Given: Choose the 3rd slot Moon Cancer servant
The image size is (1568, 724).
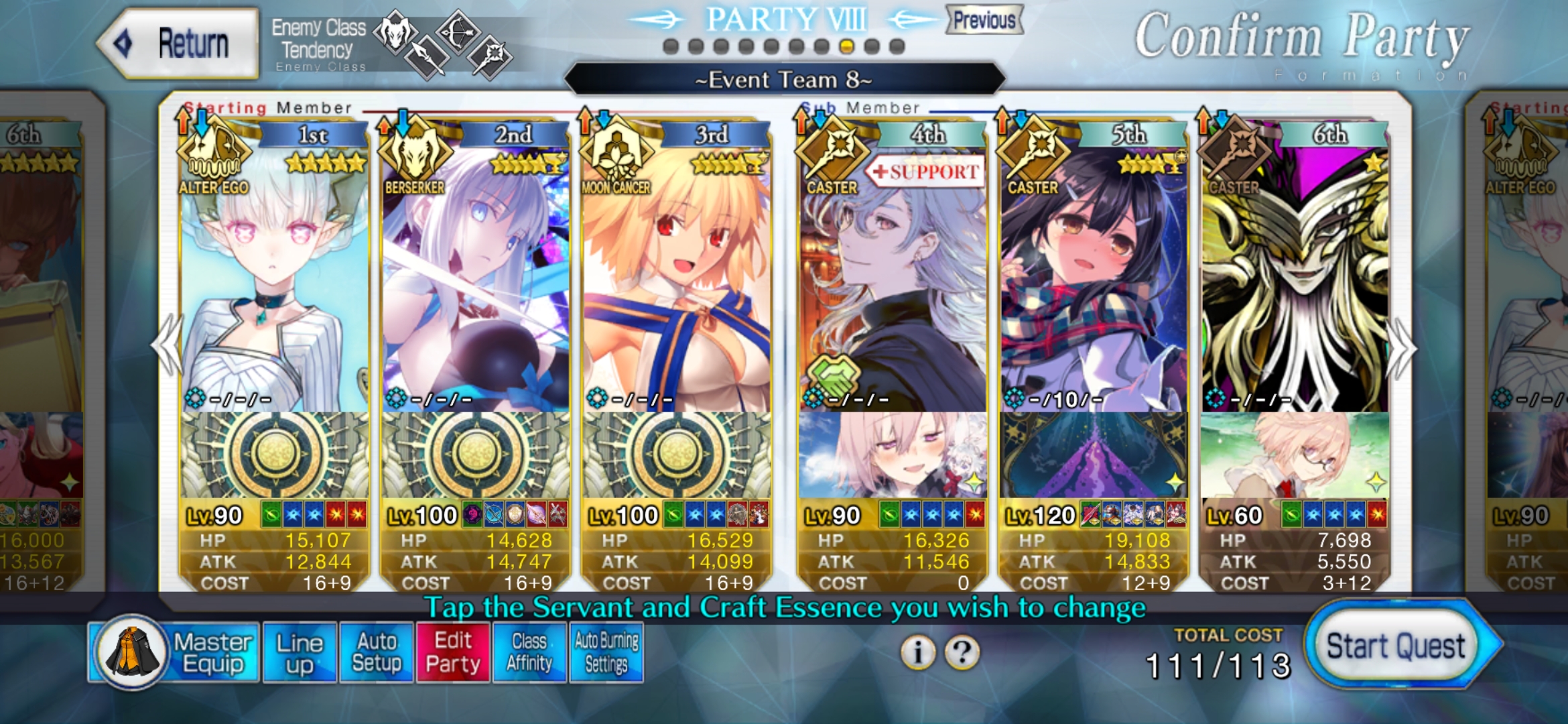Looking at the screenshot, I should [x=676, y=282].
